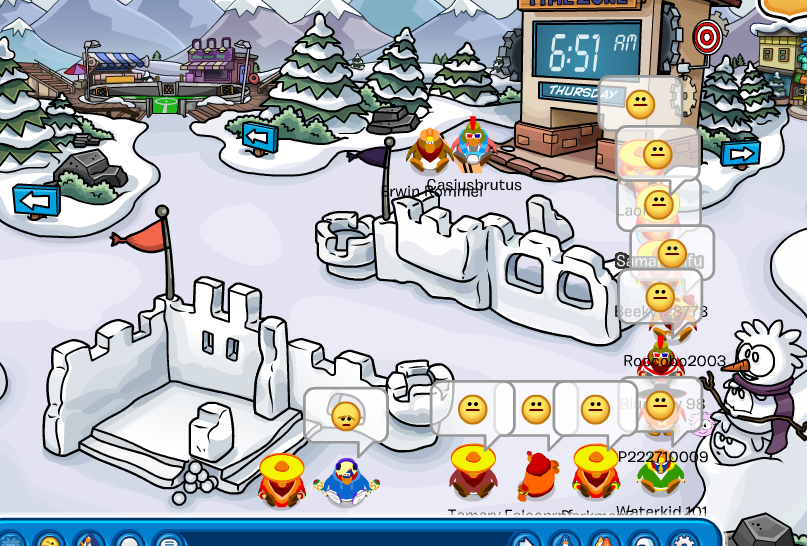
Task: Follow the blue right arrow sign
Action: click(740, 154)
